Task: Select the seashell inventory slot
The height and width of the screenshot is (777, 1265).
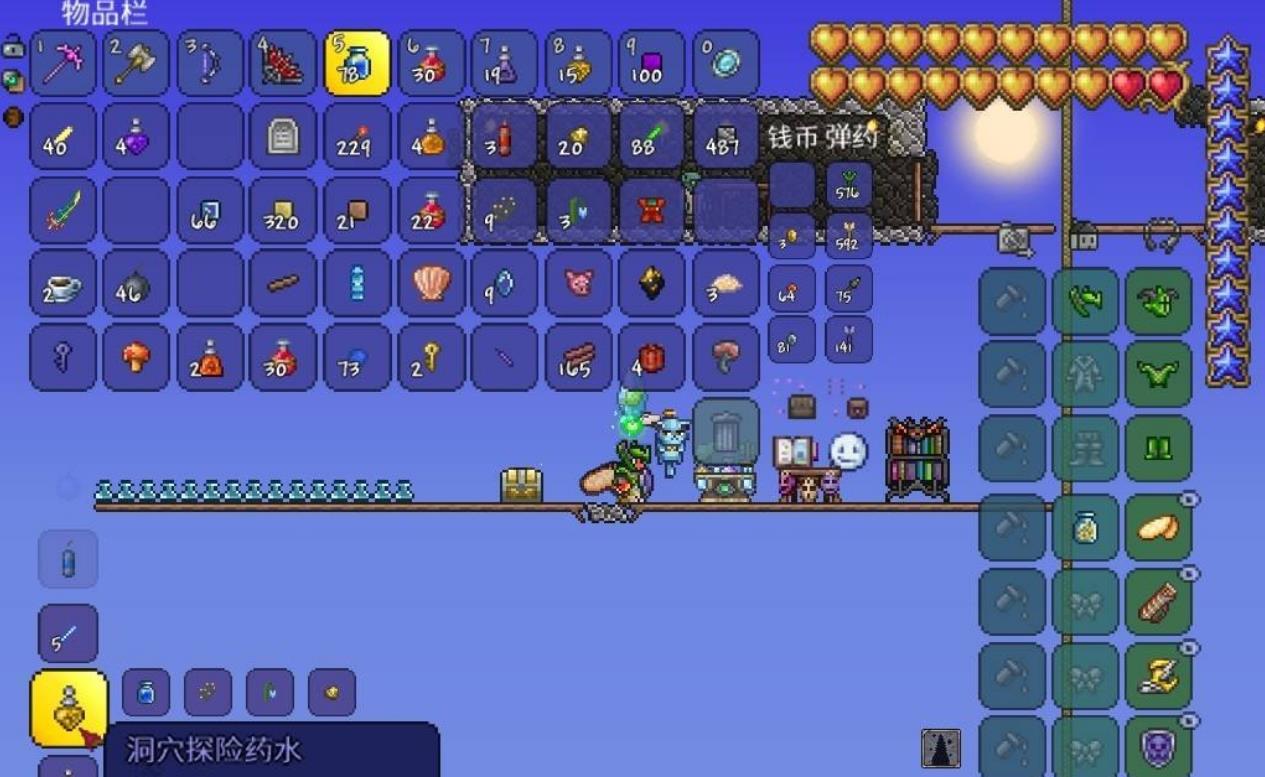Action: 431,283
